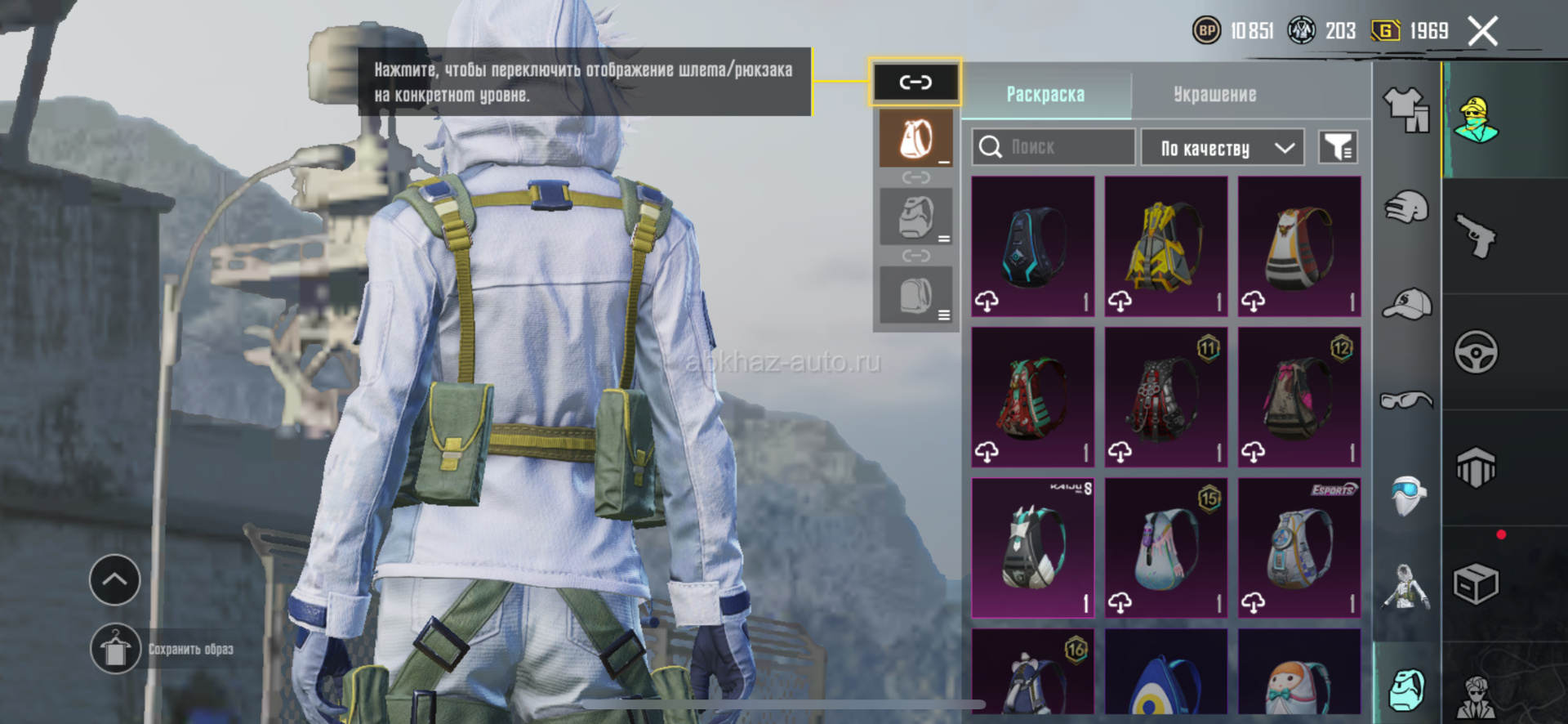Switch to the Украшение tab
Screen dimensions: 1568x724
tap(1214, 95)
